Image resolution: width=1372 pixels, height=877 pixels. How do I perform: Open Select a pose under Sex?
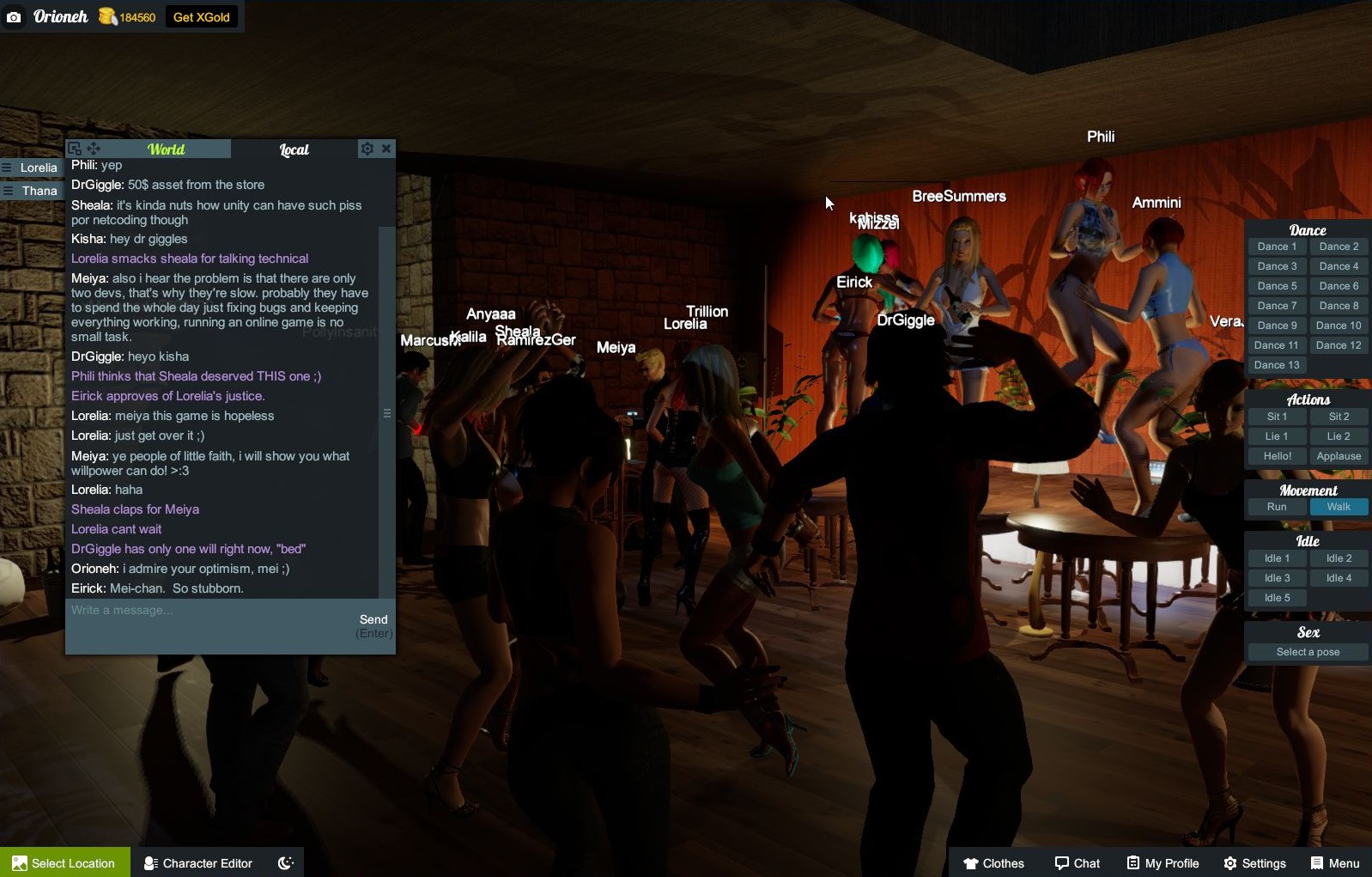click(1307, 651)
